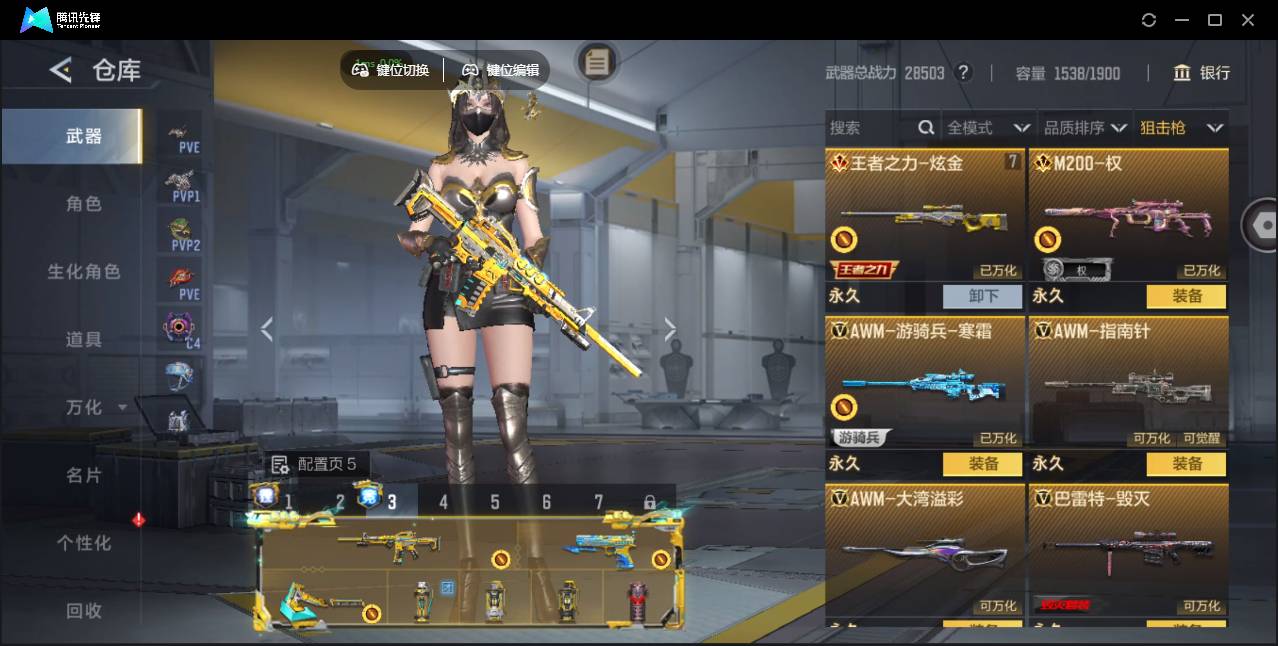Open the 品质排序 quality sort dropdown
This screenshot has height=646, width=1278.
pos(1084,128)
